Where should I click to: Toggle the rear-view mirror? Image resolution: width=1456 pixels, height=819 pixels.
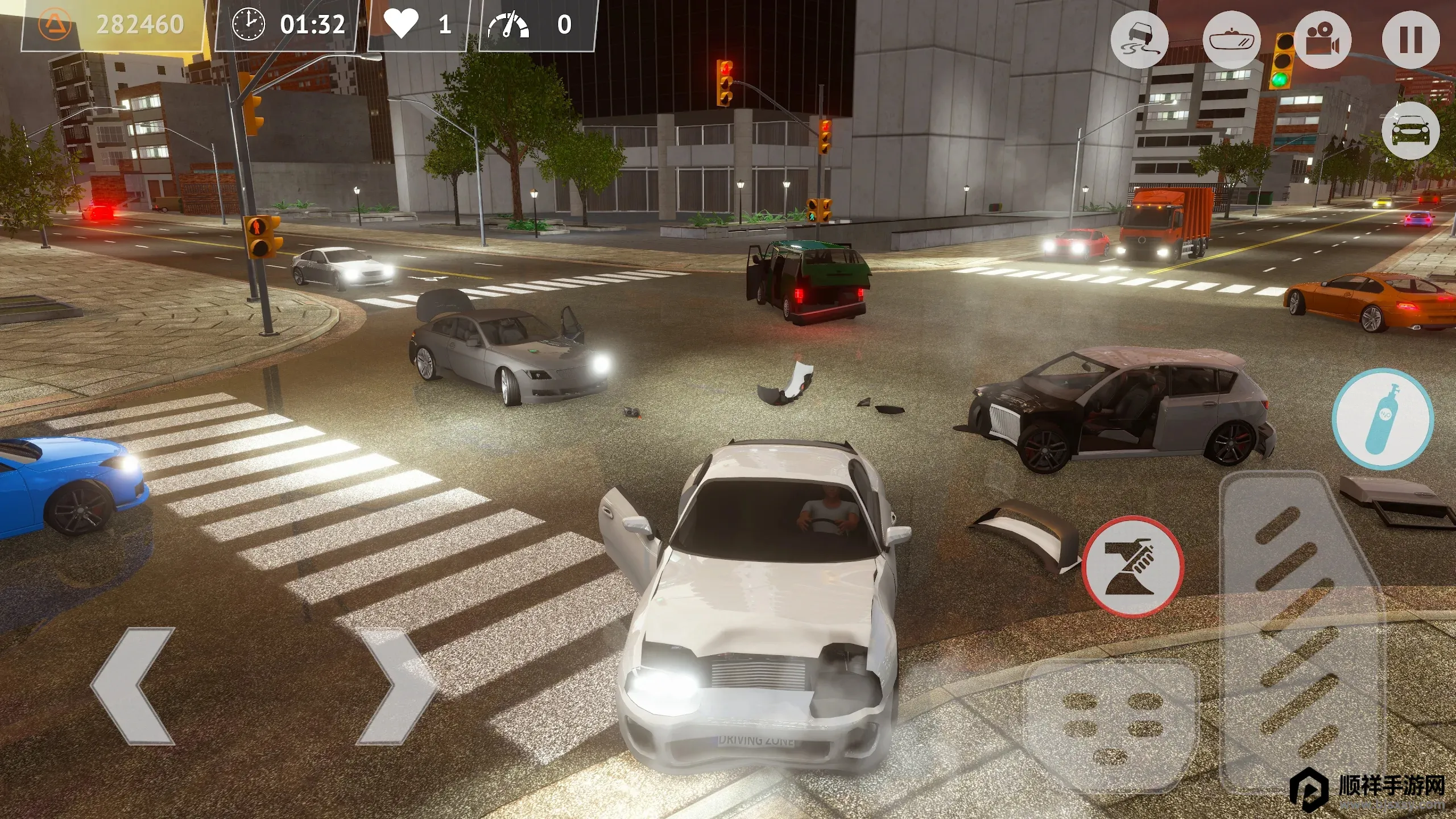tap(1231, 40)
